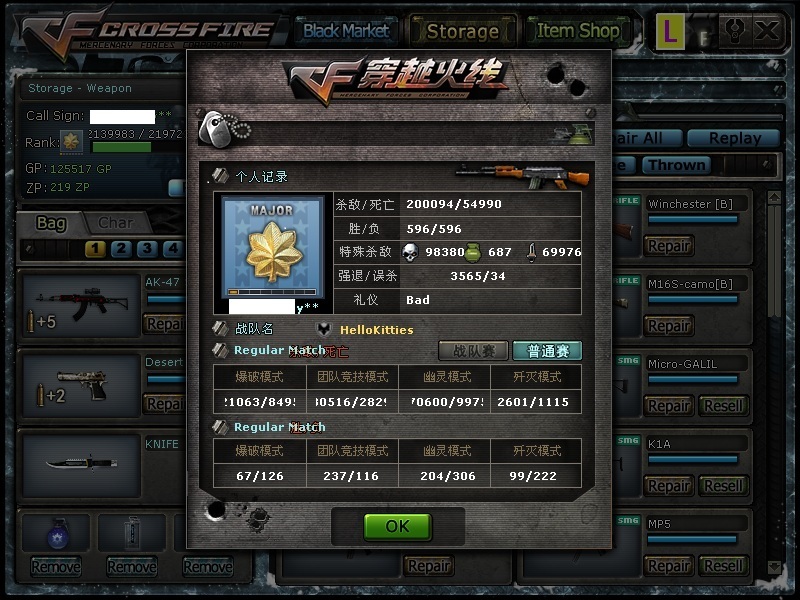Viewport: 800px width, 600px height.
Task: Repair the M16S-camo[B] rifle
Action: (668, 325)
